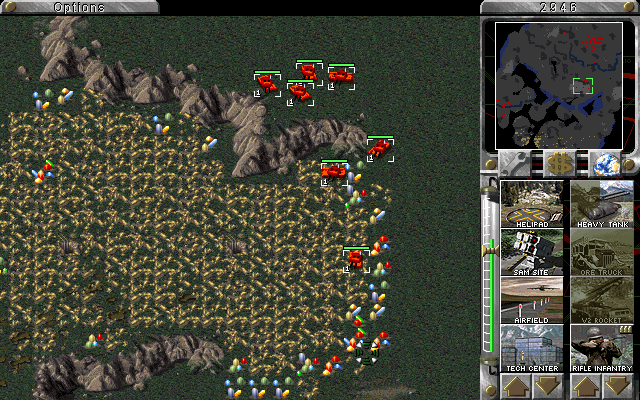
Task: Click the up arrow below the units column
Action: tap(586, 386)
